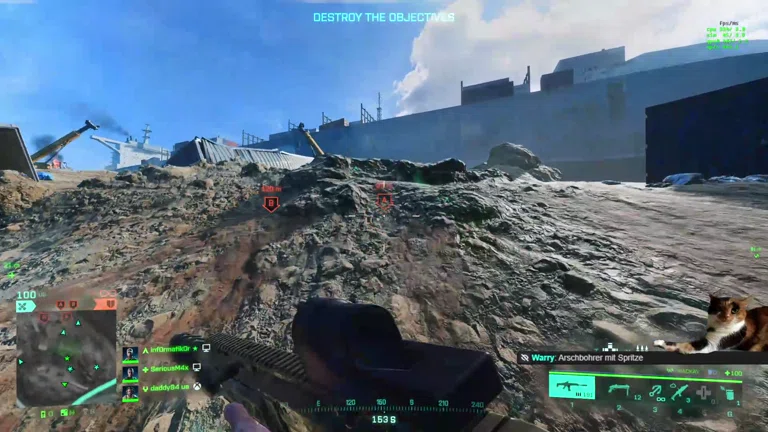Select the rocket launcher gadget slot
Viewport: 768px width, 432px height.
[680, 390]
